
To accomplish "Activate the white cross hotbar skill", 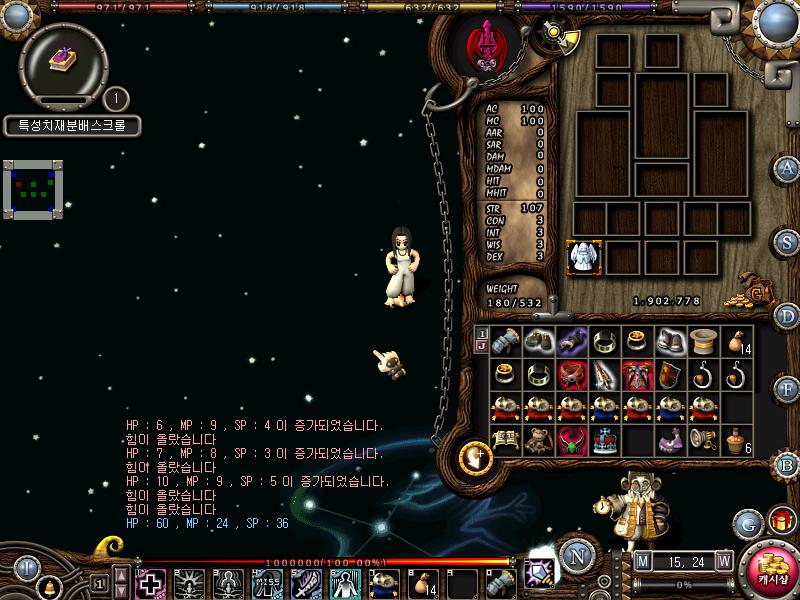I will (151, 583).
